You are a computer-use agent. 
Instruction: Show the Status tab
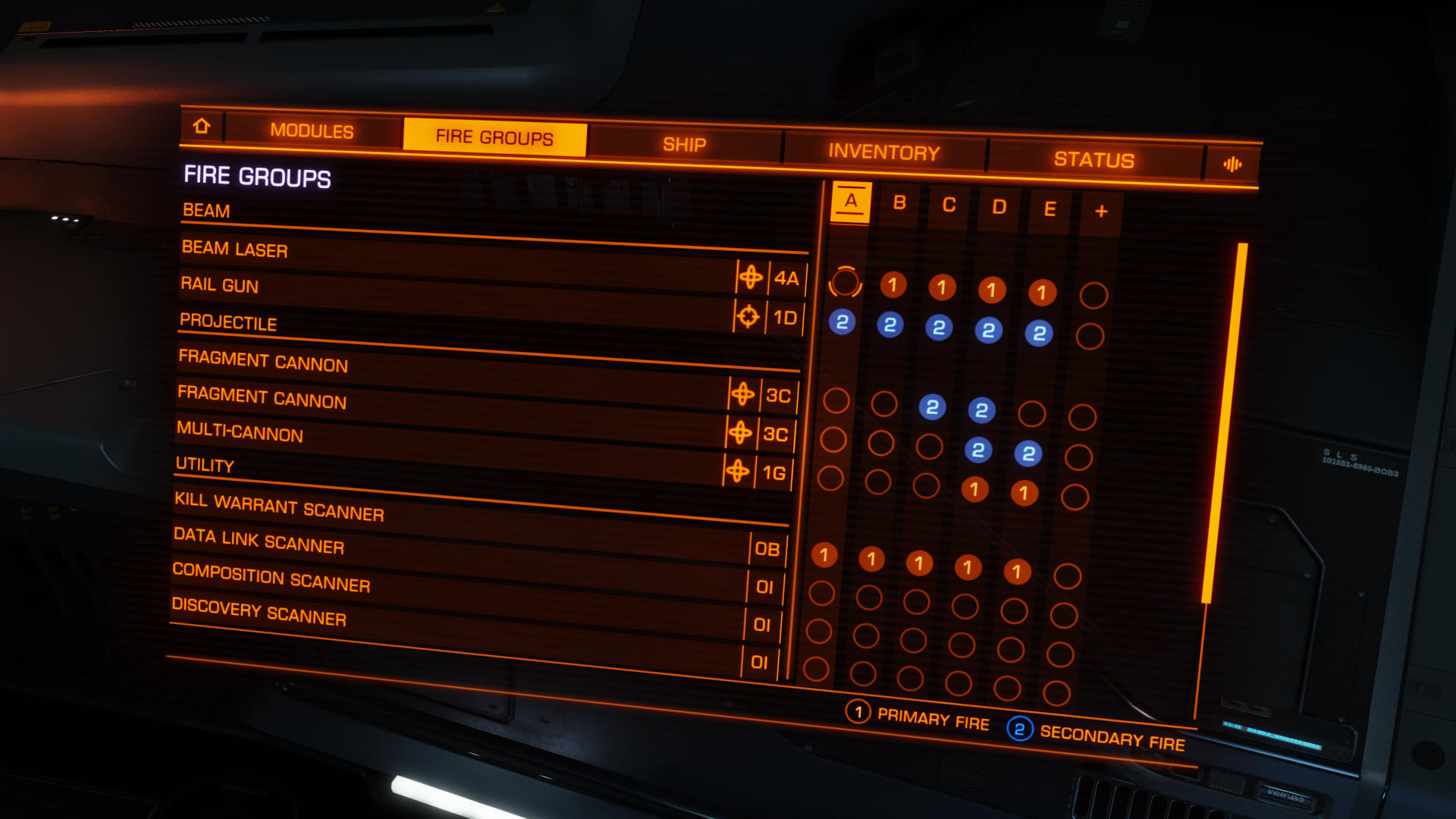(x=1094, y=160)
